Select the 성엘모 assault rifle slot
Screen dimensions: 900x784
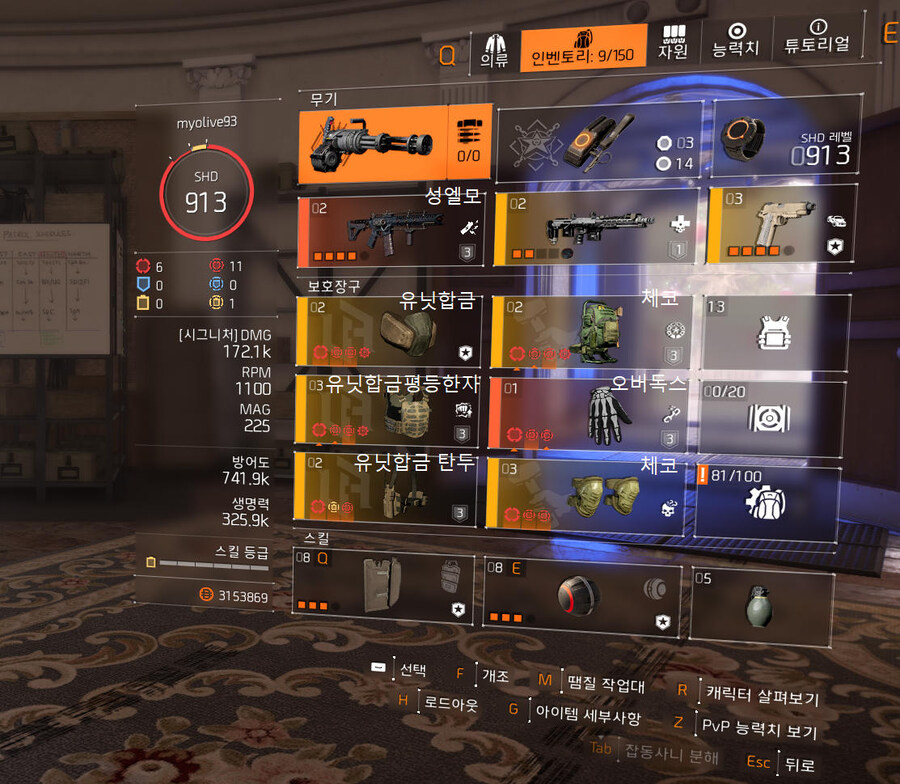click(x=394, y=226)
